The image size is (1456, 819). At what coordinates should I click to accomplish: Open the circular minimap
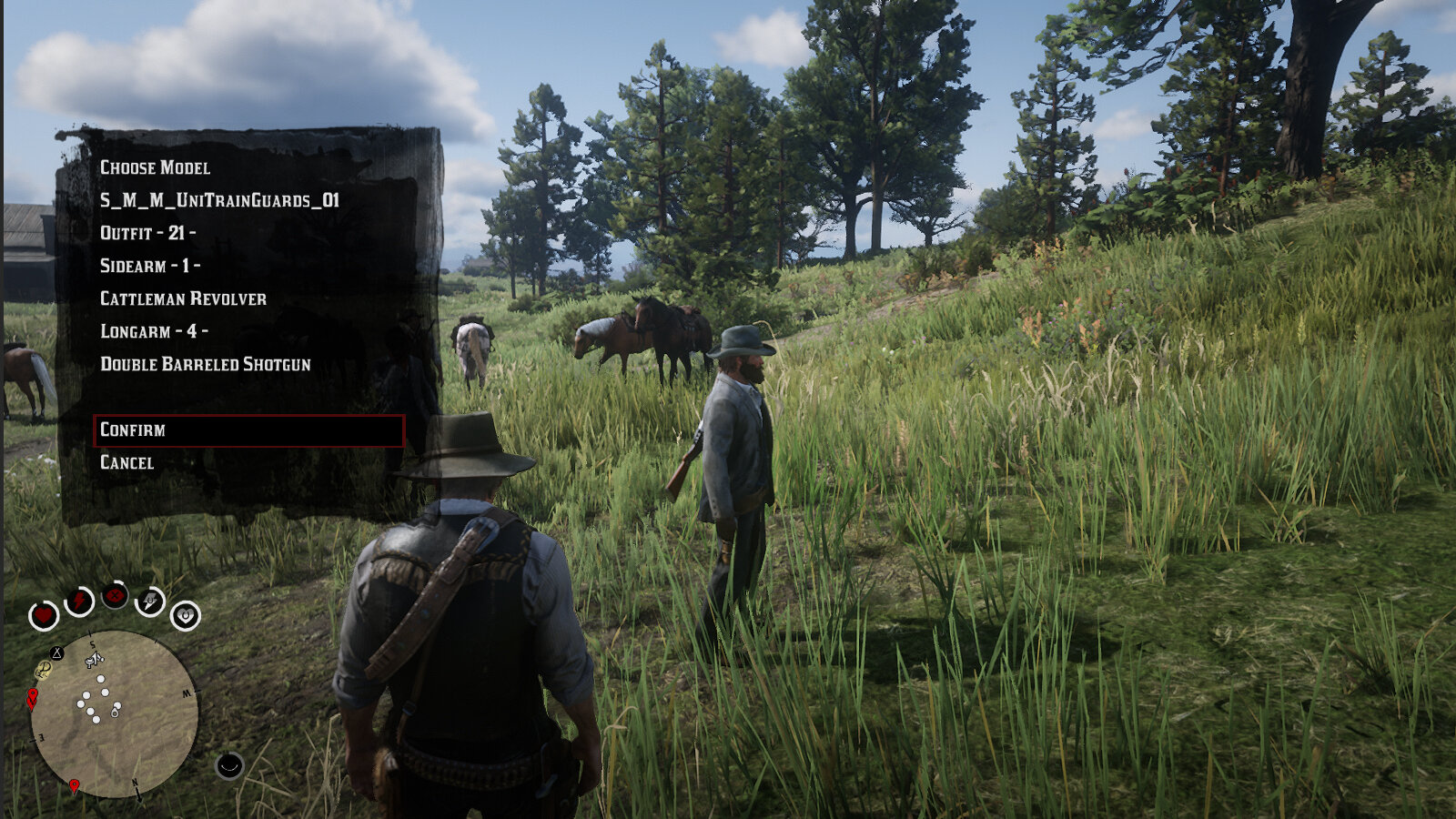(x=114, y=714)
